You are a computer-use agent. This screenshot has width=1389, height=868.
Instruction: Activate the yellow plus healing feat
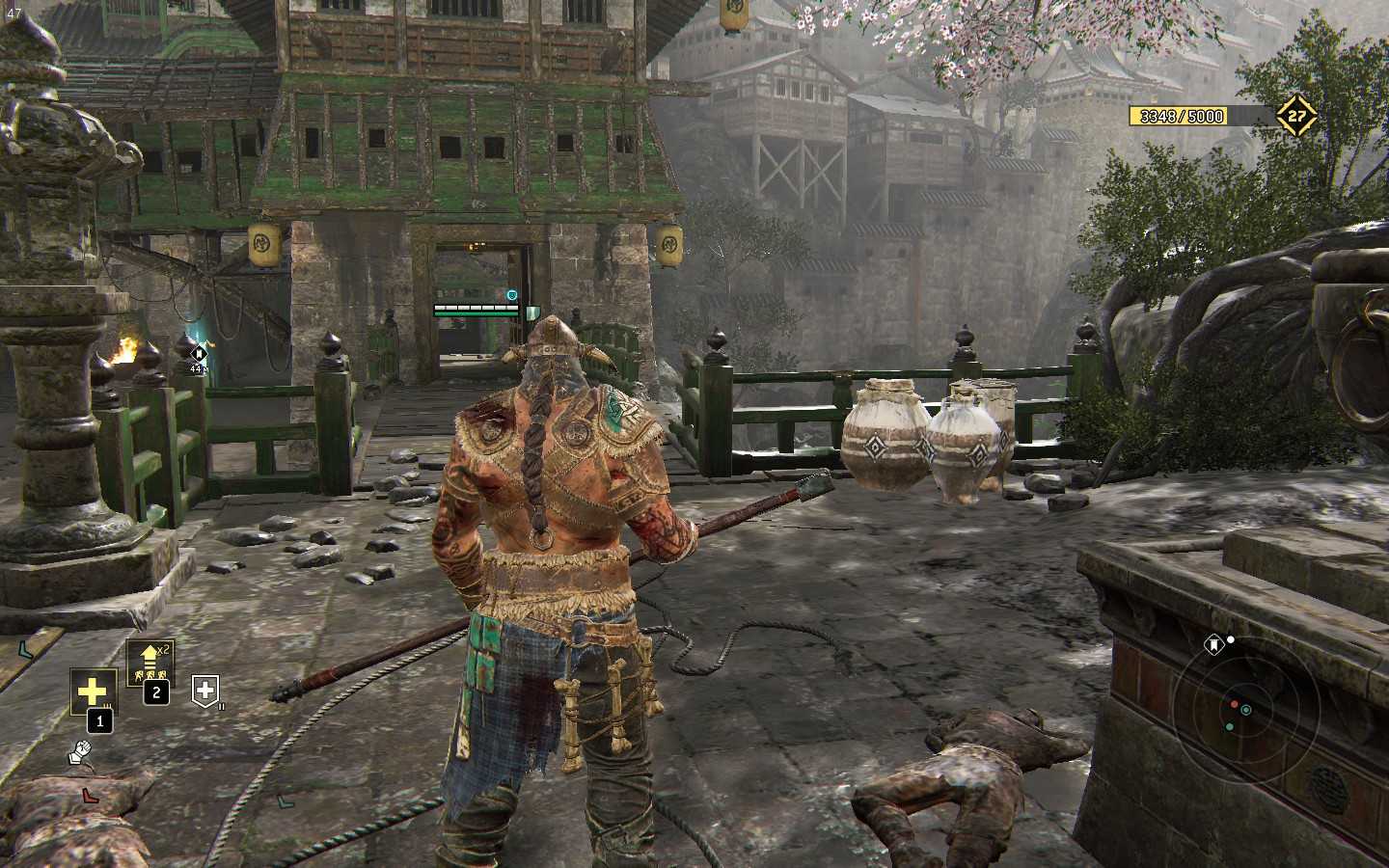coord(93,692)
